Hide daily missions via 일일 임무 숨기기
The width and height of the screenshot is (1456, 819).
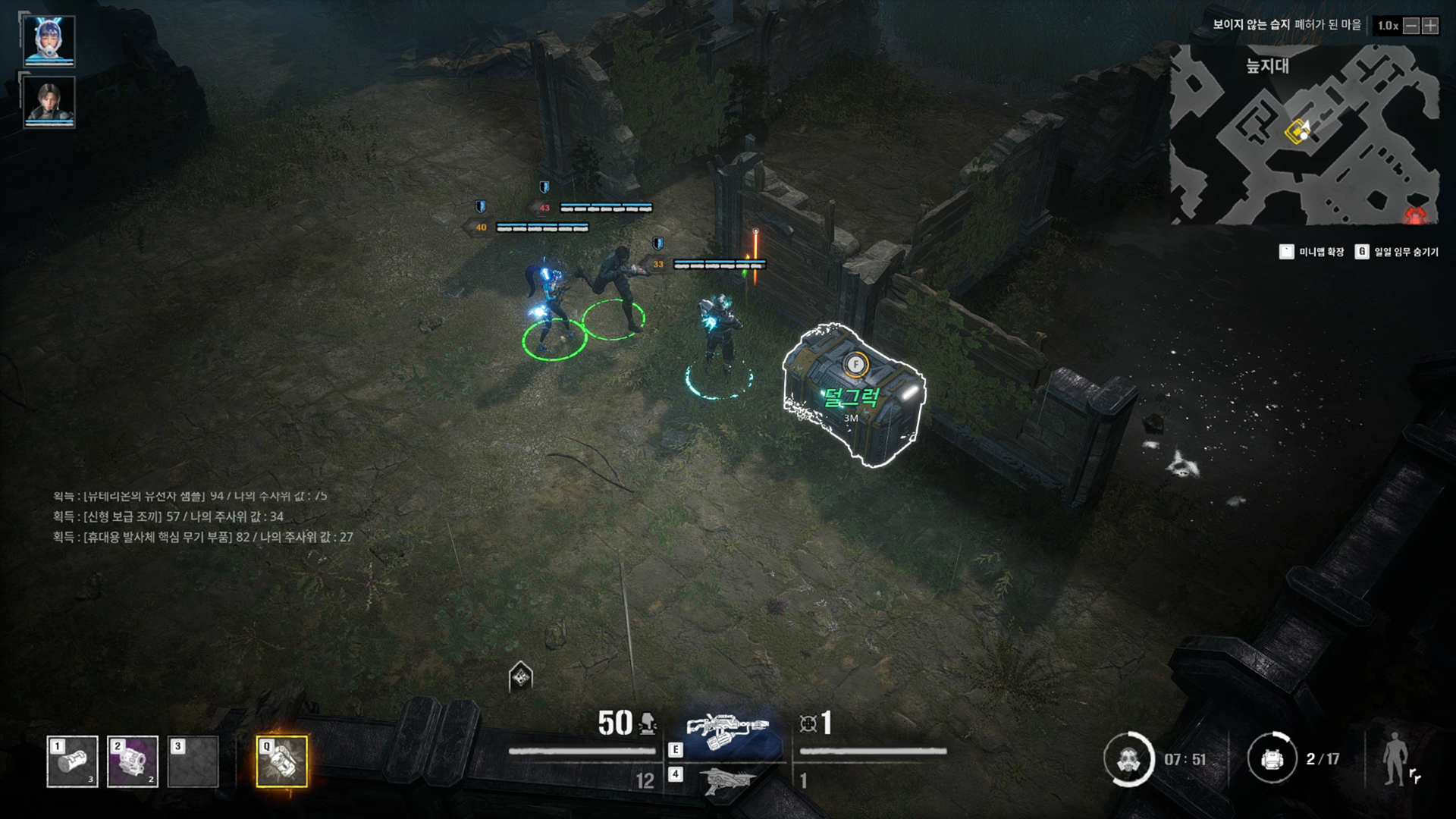point(1397,252)
